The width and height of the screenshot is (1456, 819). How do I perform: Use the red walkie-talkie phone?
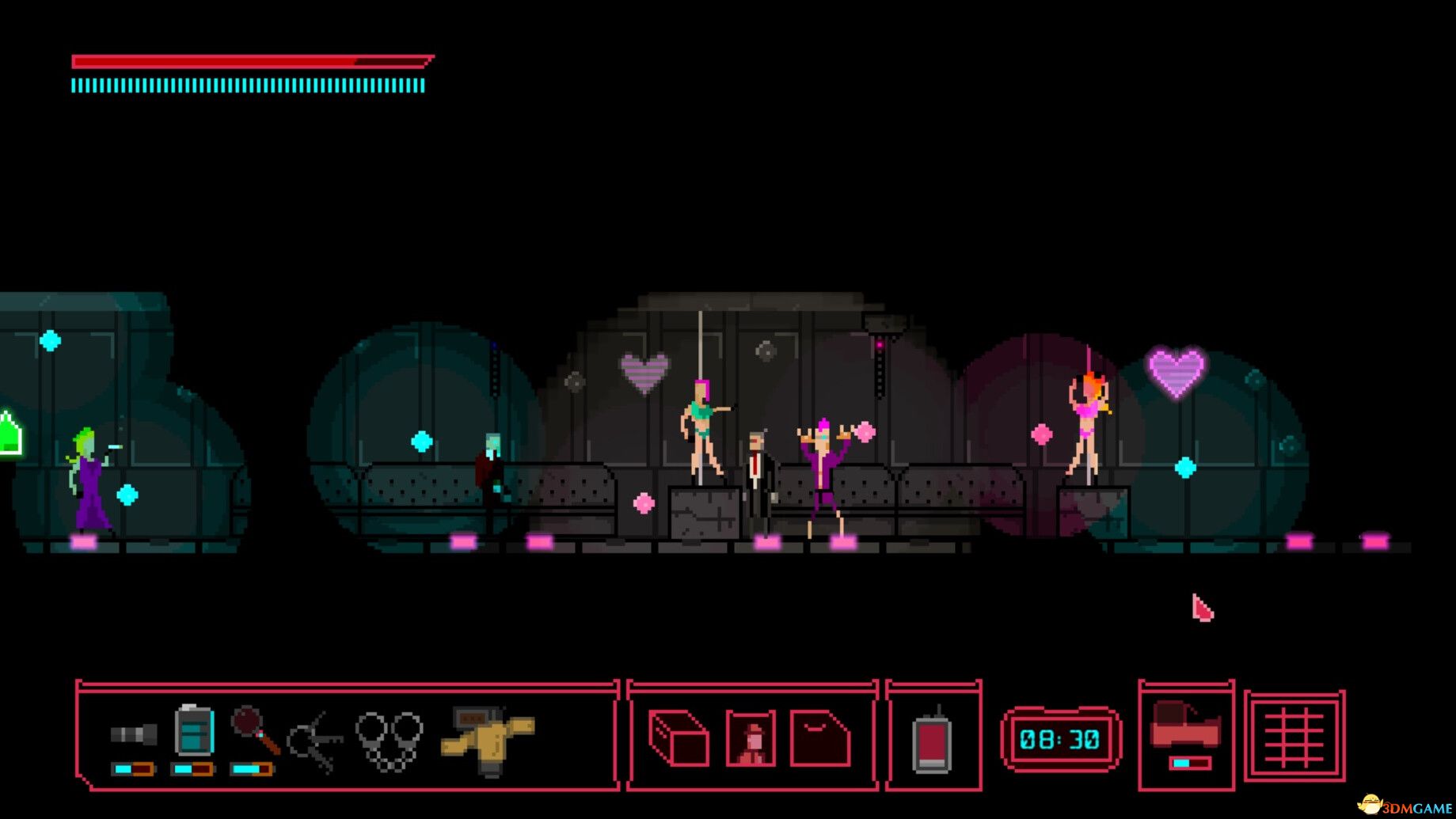pyautogui.click(x=932, y=742)
